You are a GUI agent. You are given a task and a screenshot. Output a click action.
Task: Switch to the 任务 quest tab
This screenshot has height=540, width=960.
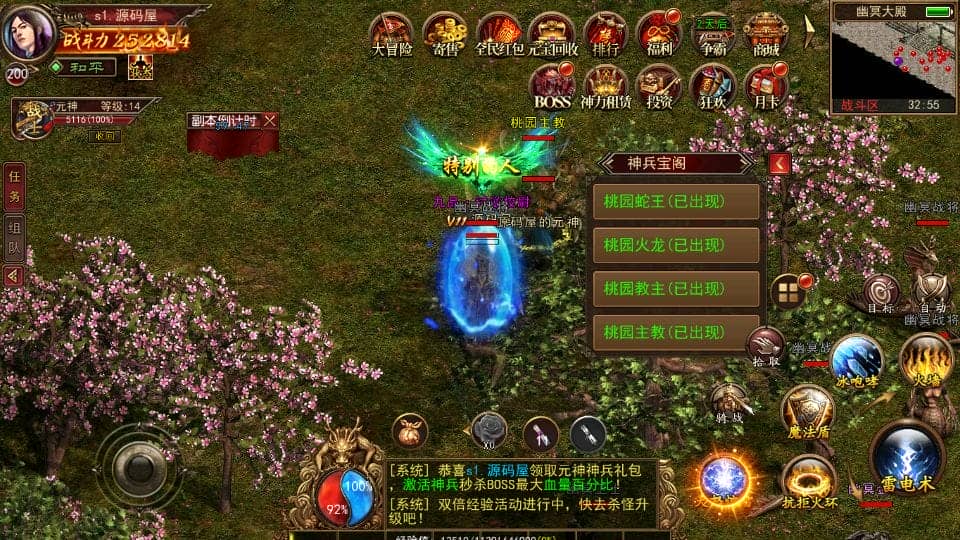pyautogui.click(x=14, y=185)
